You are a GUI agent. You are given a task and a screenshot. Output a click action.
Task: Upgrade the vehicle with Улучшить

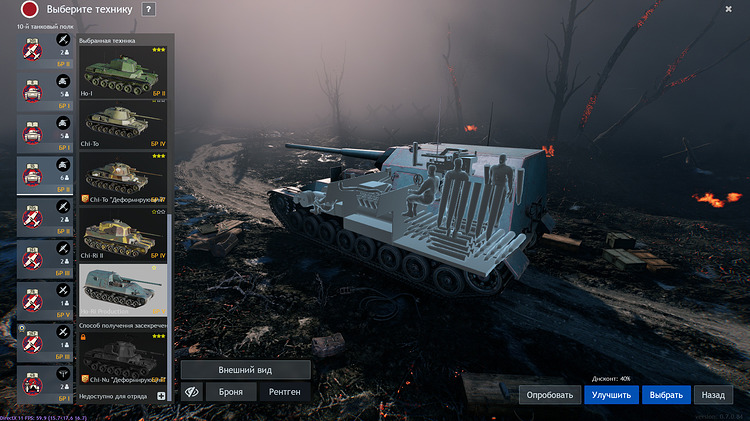[x=611, y=394]
